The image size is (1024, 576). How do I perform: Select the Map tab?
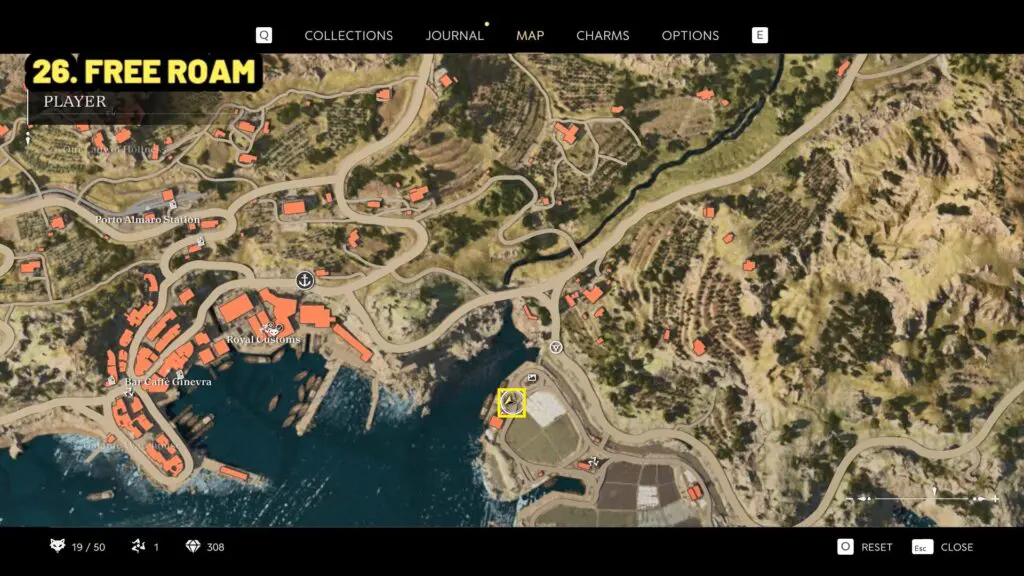(530, 35)
